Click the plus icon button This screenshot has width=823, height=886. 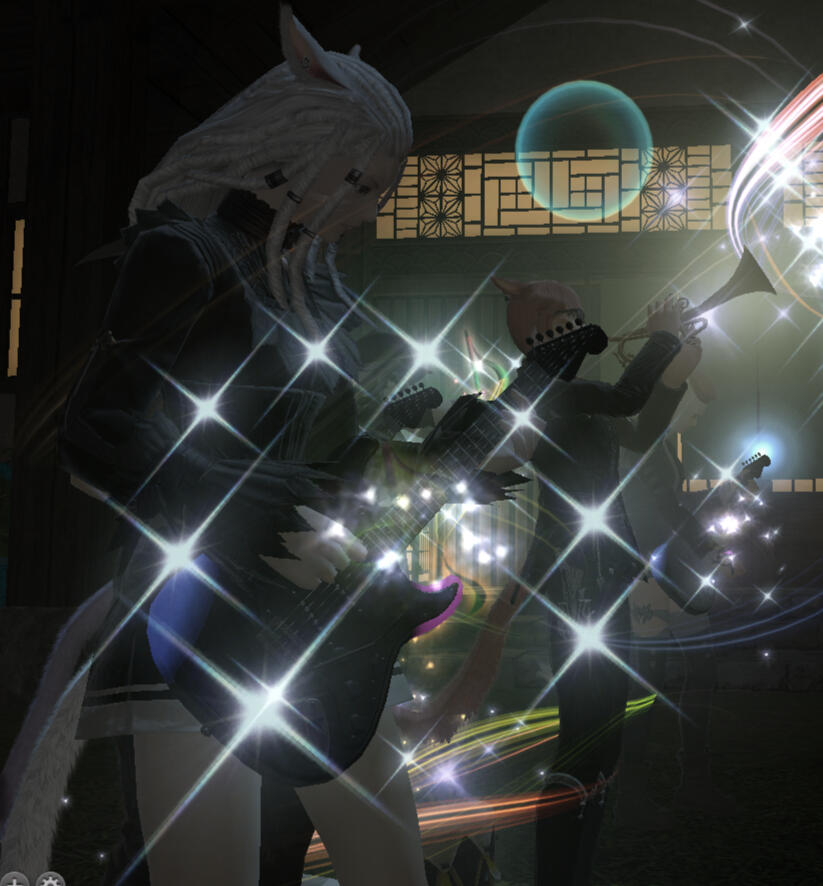(13, 880)
